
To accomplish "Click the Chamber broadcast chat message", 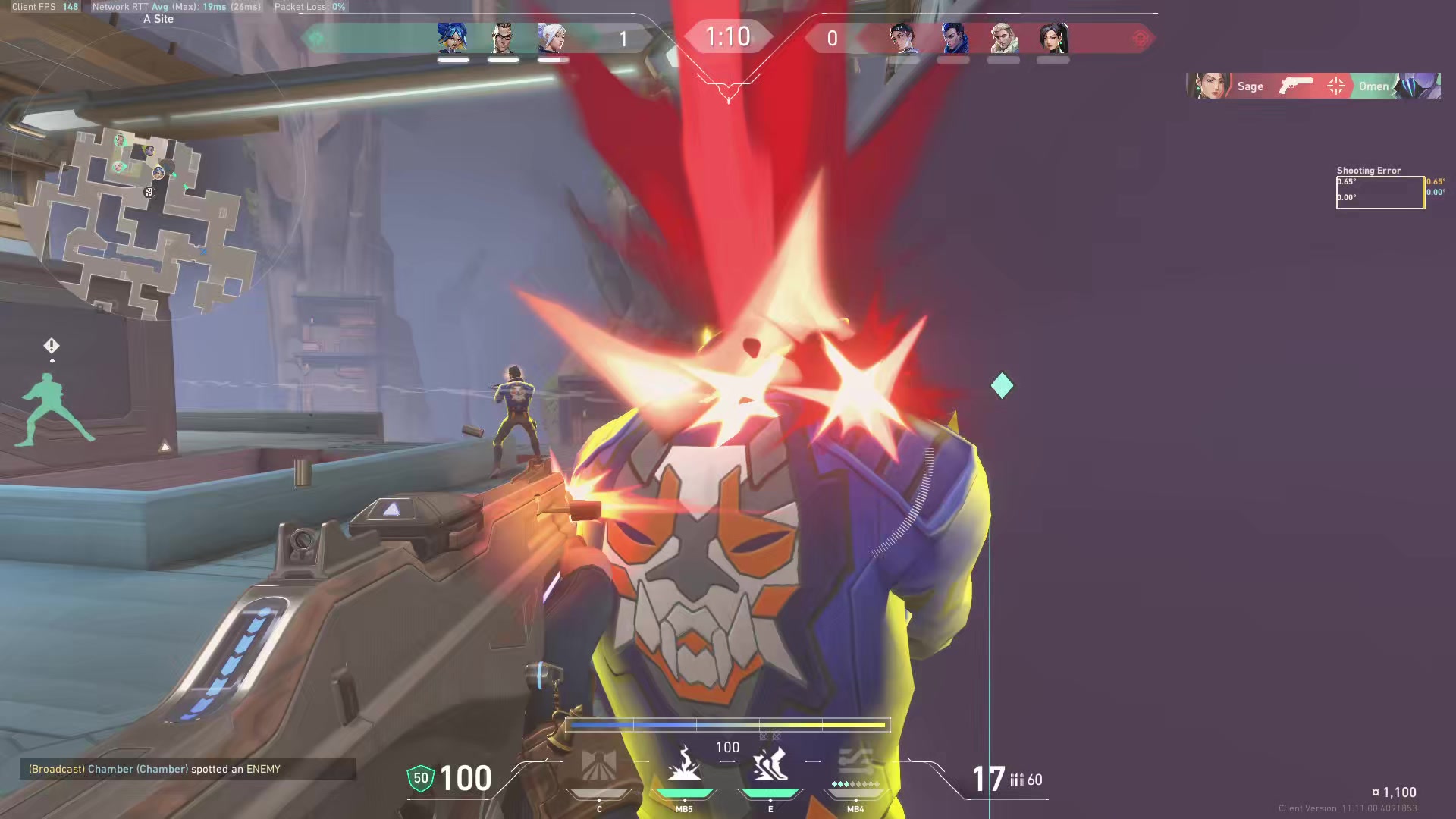I will click(187, 769).
